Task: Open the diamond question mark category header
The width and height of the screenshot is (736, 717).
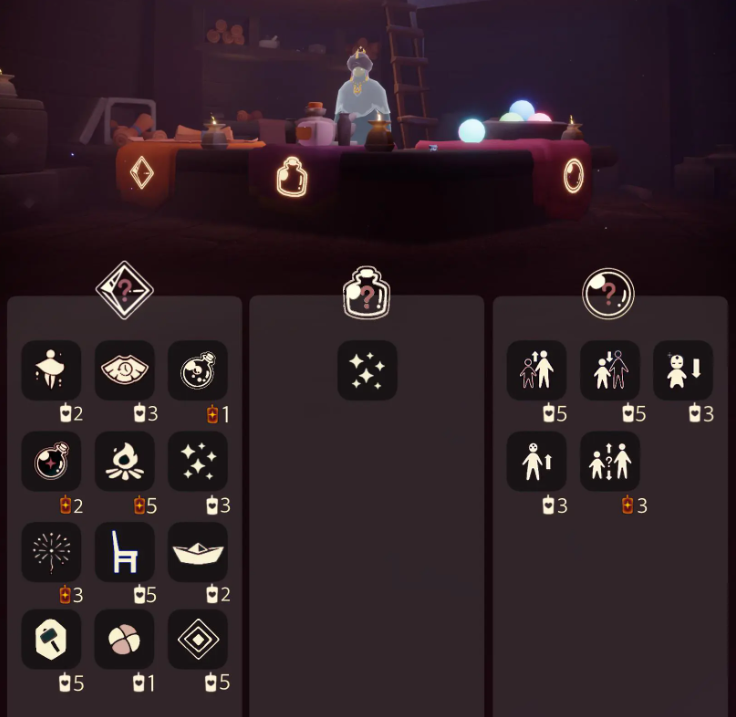Action: point(124,291)
